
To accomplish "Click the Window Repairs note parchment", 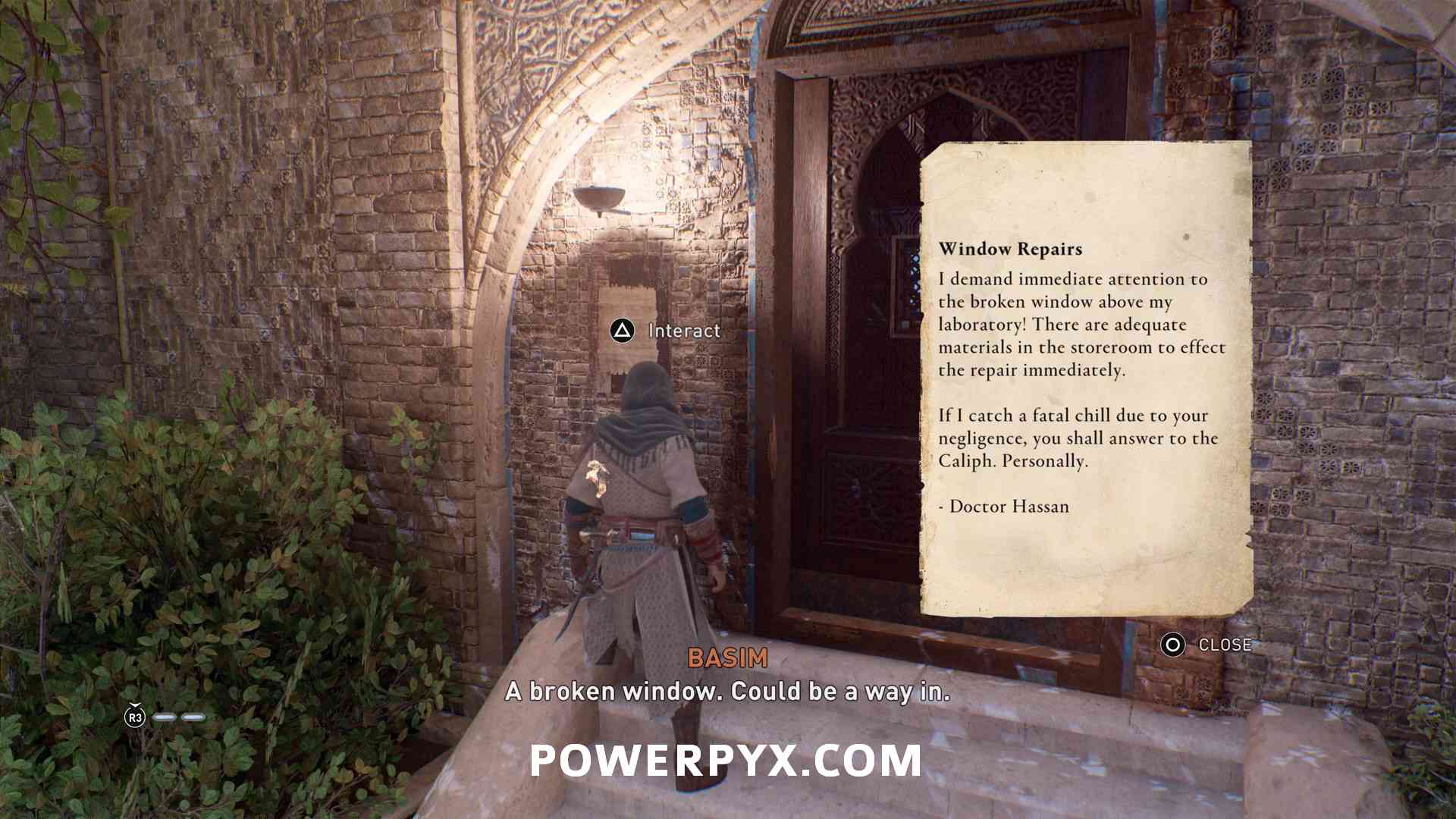I will tap(1084, 379).
